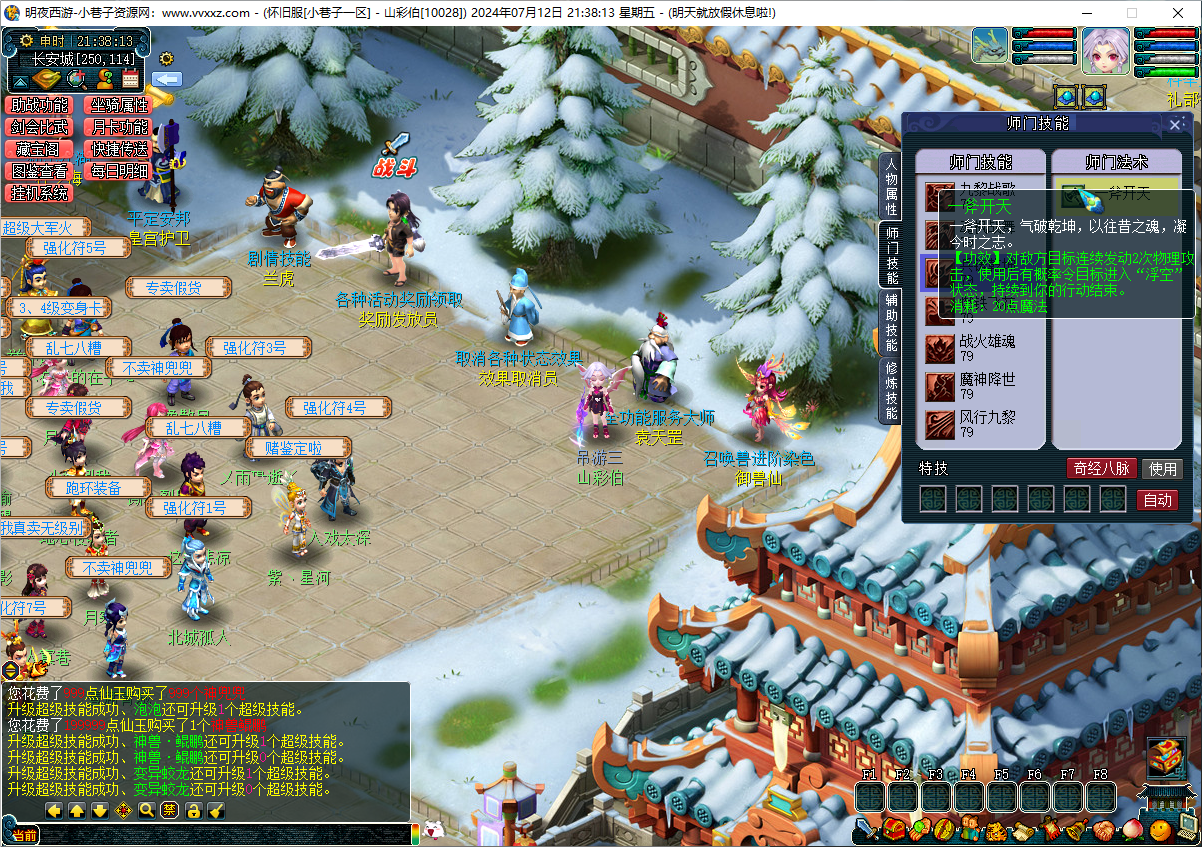The image size is (1202, 847).
Task: Click the 奇经八脉 button
Action: [x=1101, y=468]
